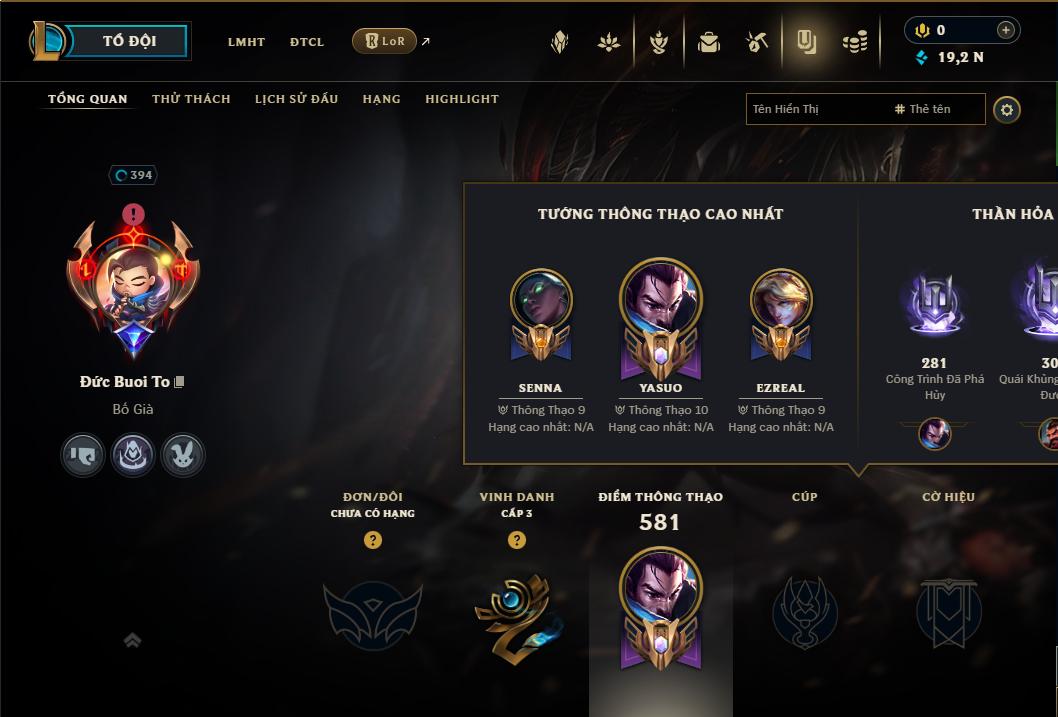1058x717 pixels.
Task: Choose the ĐƠN/ĐÔI ranked emblem
Action: pyautogui.click(x=372, y=611)
